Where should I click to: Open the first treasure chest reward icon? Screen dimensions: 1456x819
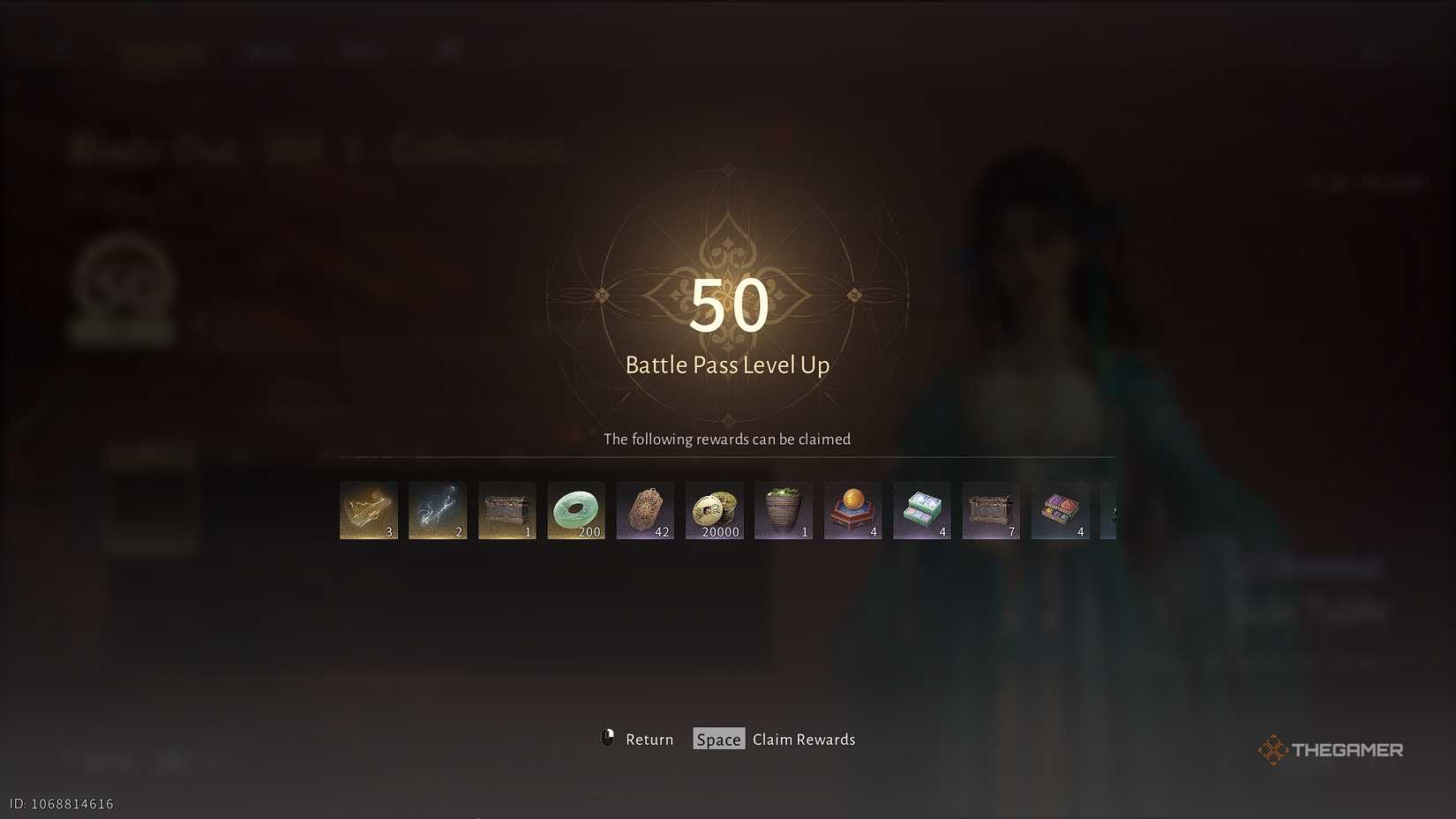pos(507,510)
